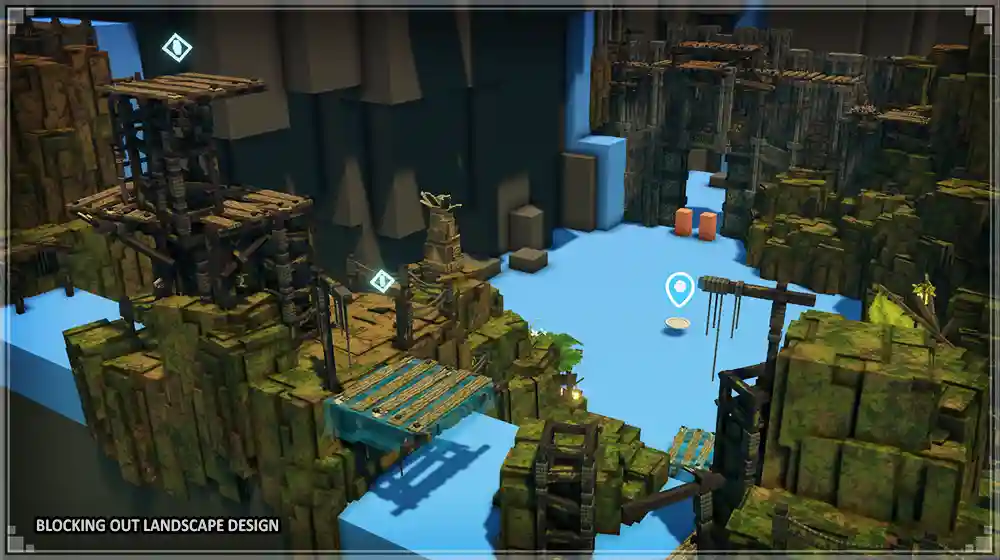Select the blue map pin marker above the bowl
The height and width of the screenshot is (560, 1000).
(680, 290)
